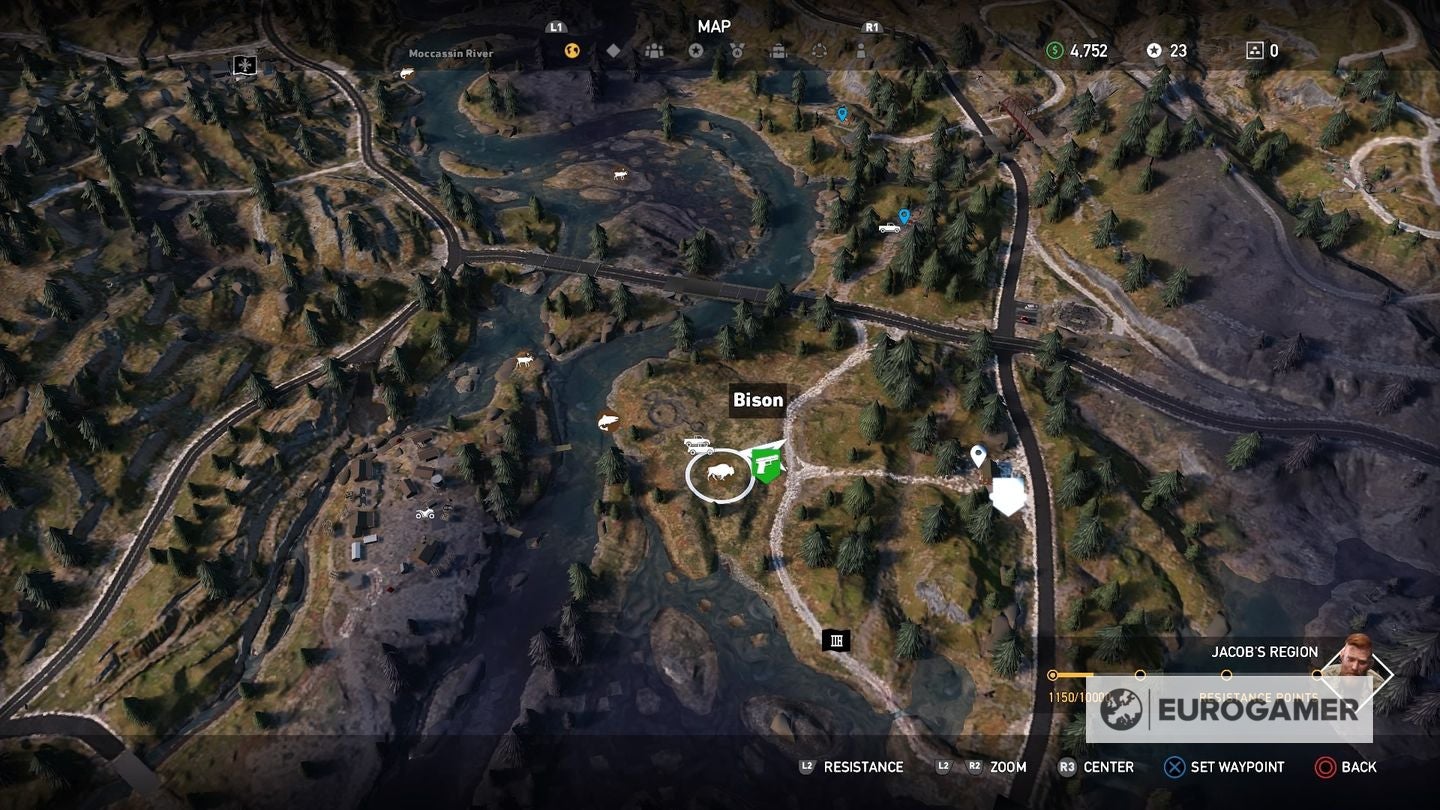Switch tabs using the L1 bumper label

556,27
